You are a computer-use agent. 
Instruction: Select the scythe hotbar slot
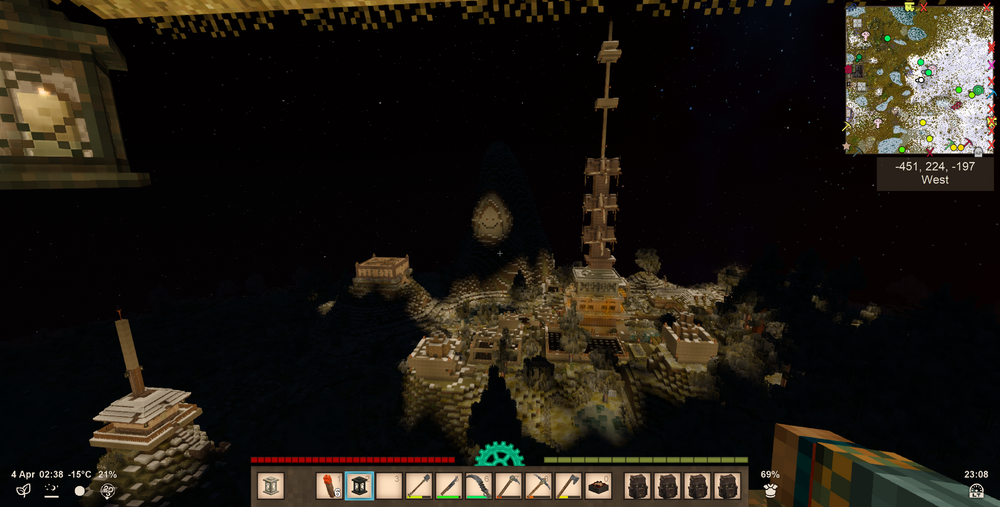pos(479,486)
